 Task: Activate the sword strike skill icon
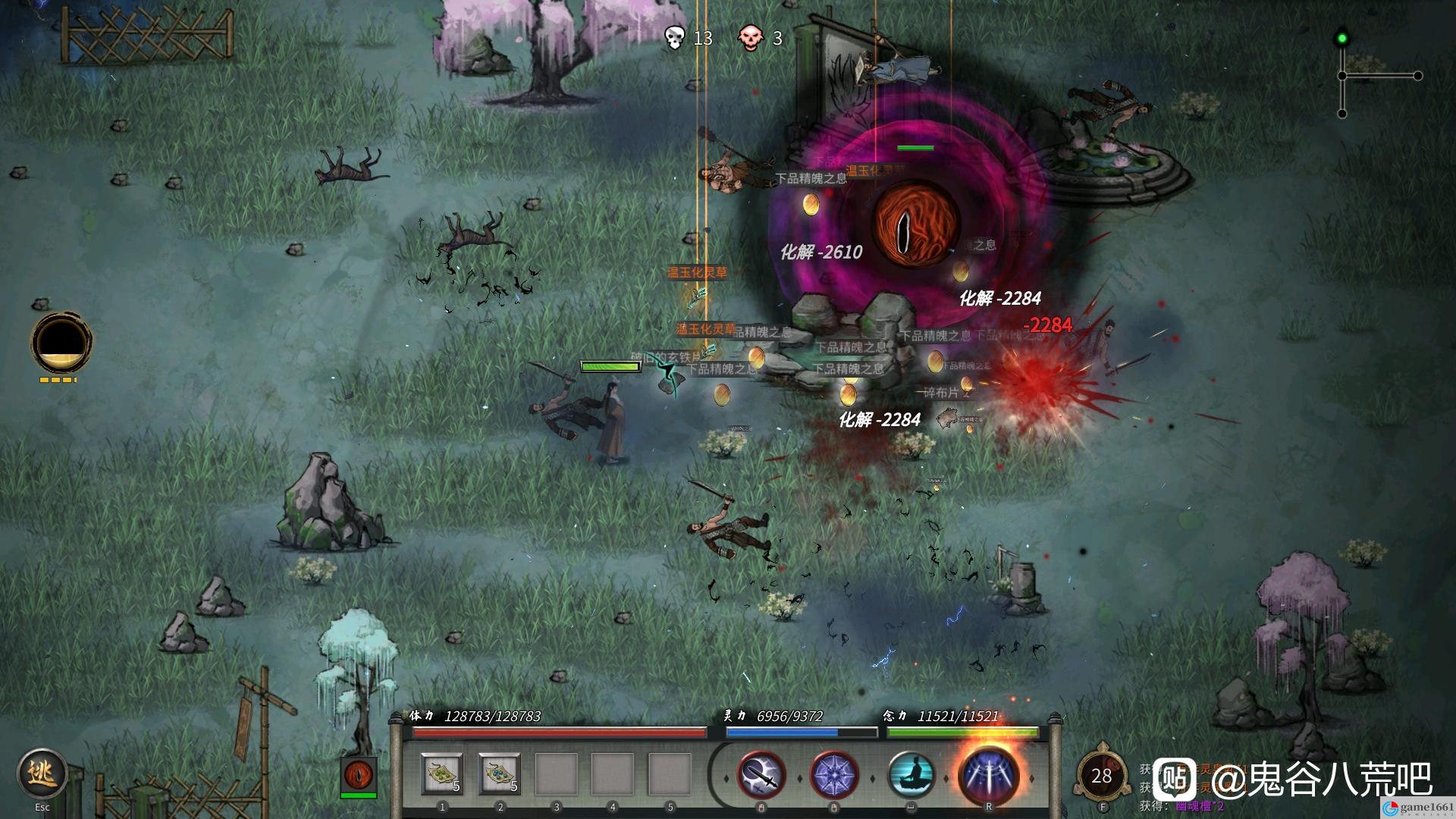tap(761, 776)
